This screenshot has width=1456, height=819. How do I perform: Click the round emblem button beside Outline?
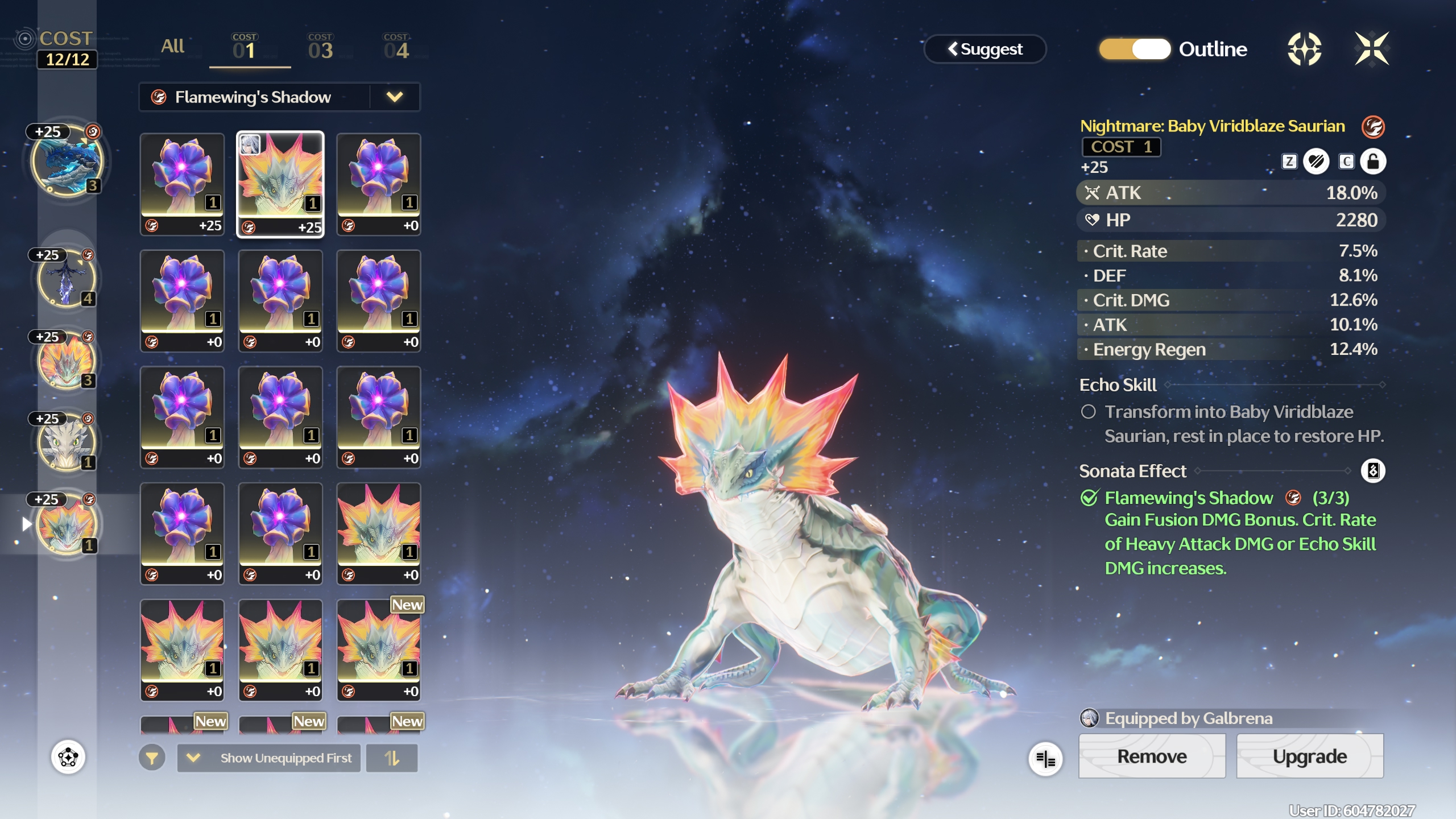tap(1304, 49)
